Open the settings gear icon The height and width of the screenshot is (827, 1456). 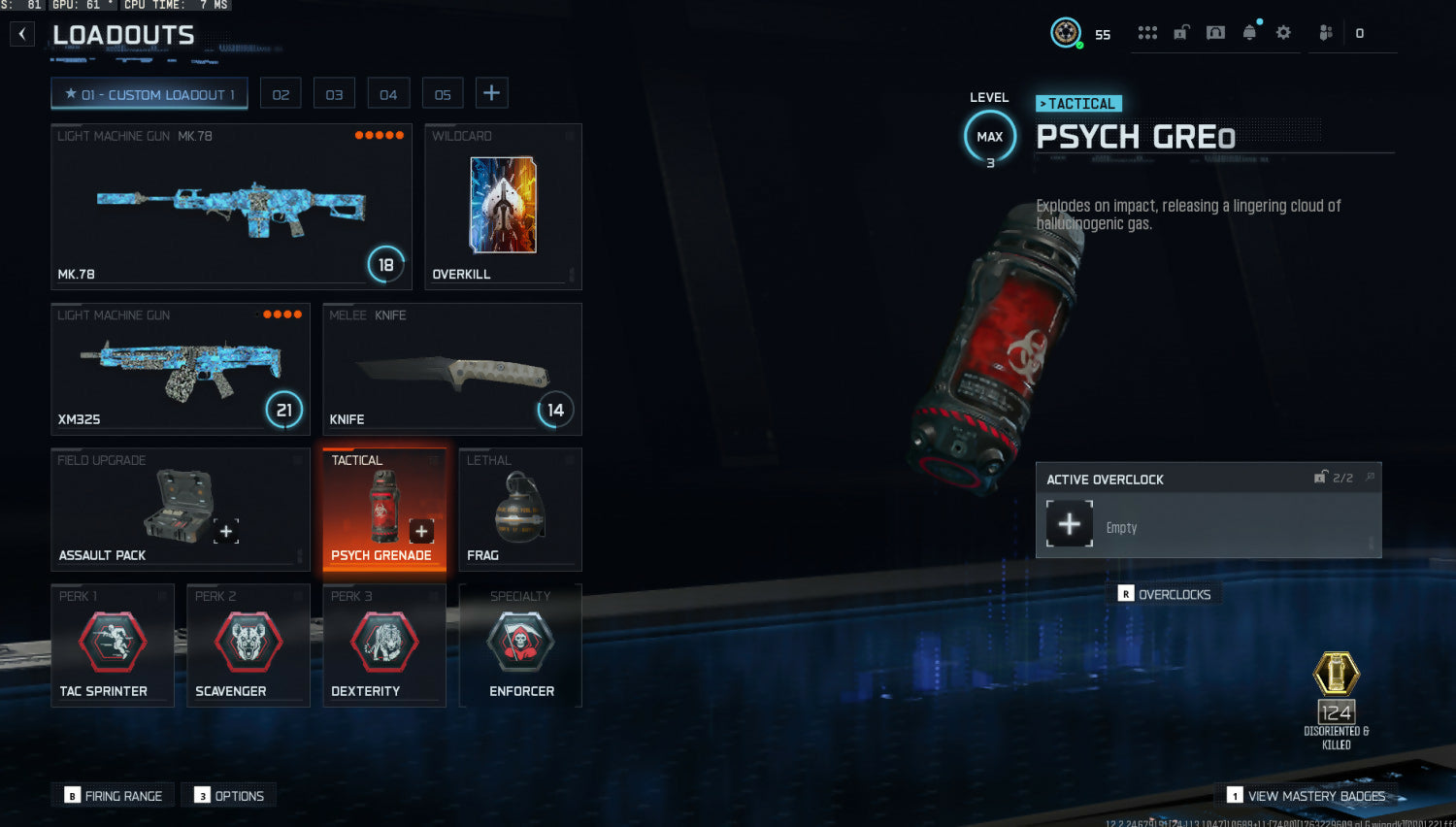point(1283,33)
